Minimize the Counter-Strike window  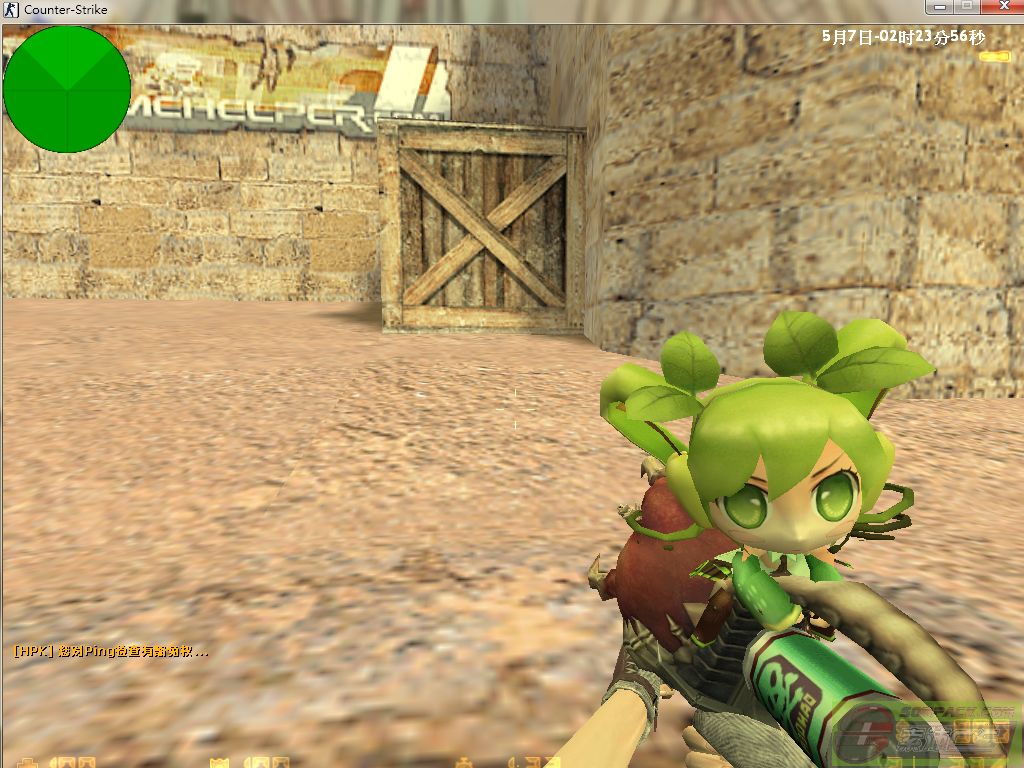[937, 7]
